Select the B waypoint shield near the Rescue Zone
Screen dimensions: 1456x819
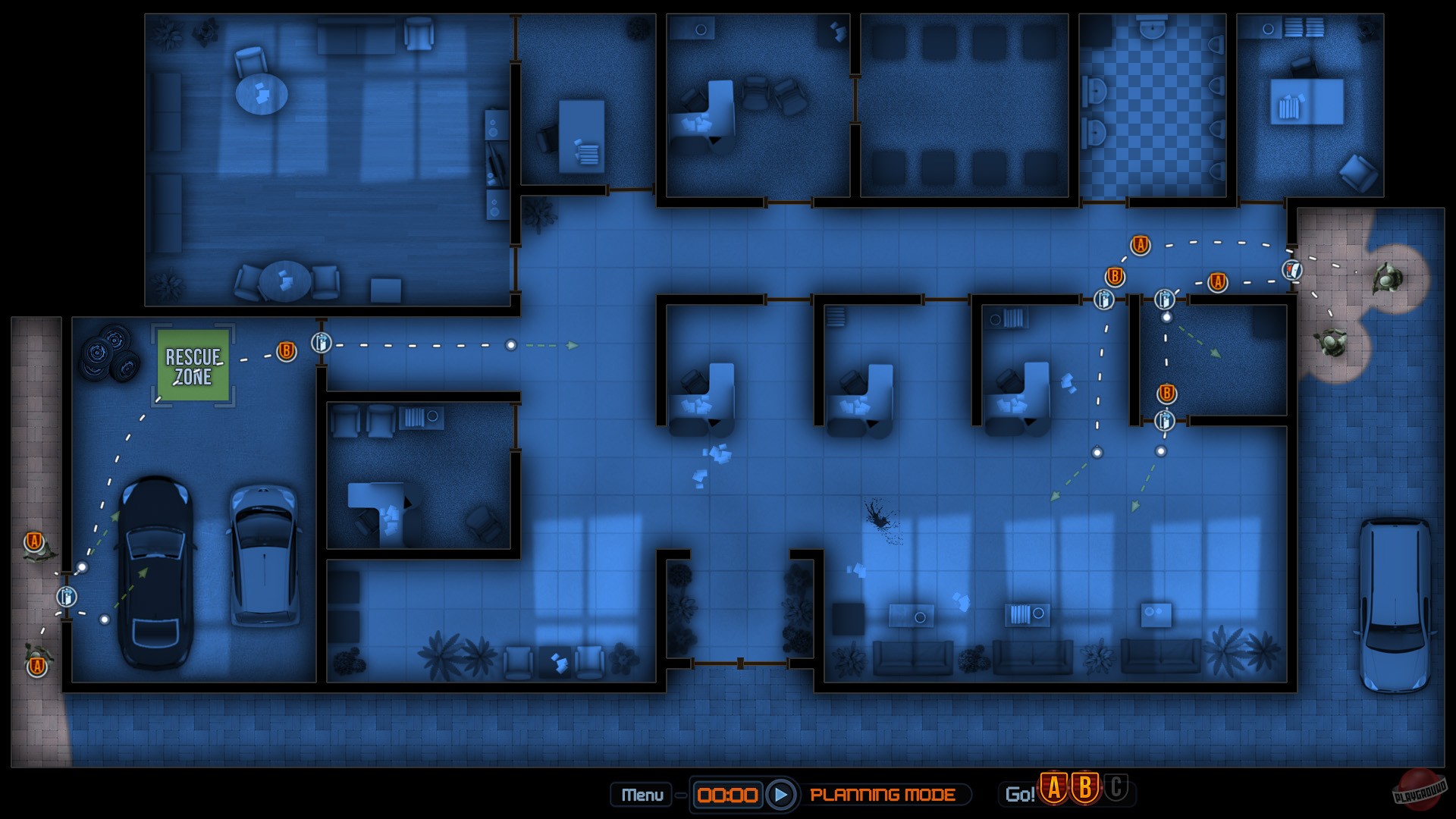pos(285,350)
